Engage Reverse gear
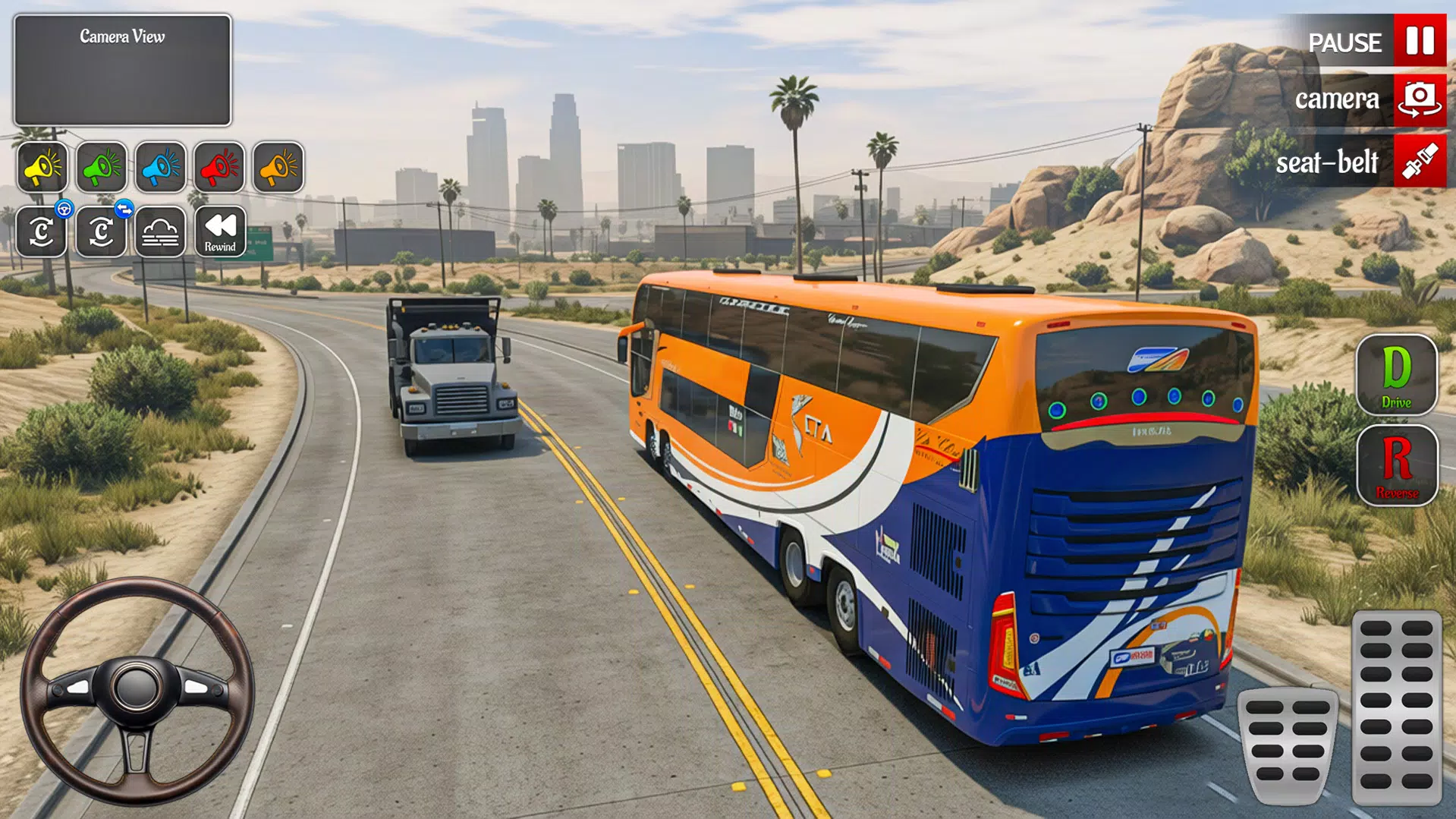 (x=1397, y=465)
